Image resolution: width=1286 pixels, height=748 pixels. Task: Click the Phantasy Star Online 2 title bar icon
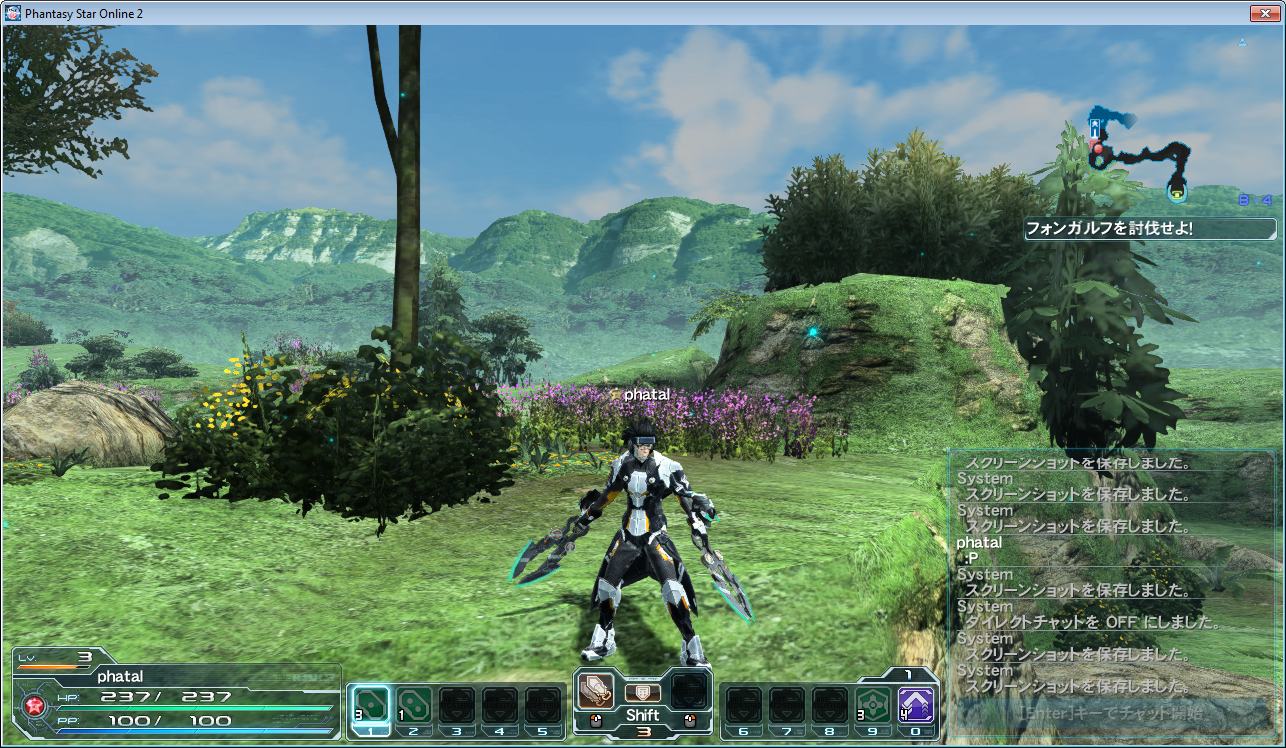coord(11,13)
